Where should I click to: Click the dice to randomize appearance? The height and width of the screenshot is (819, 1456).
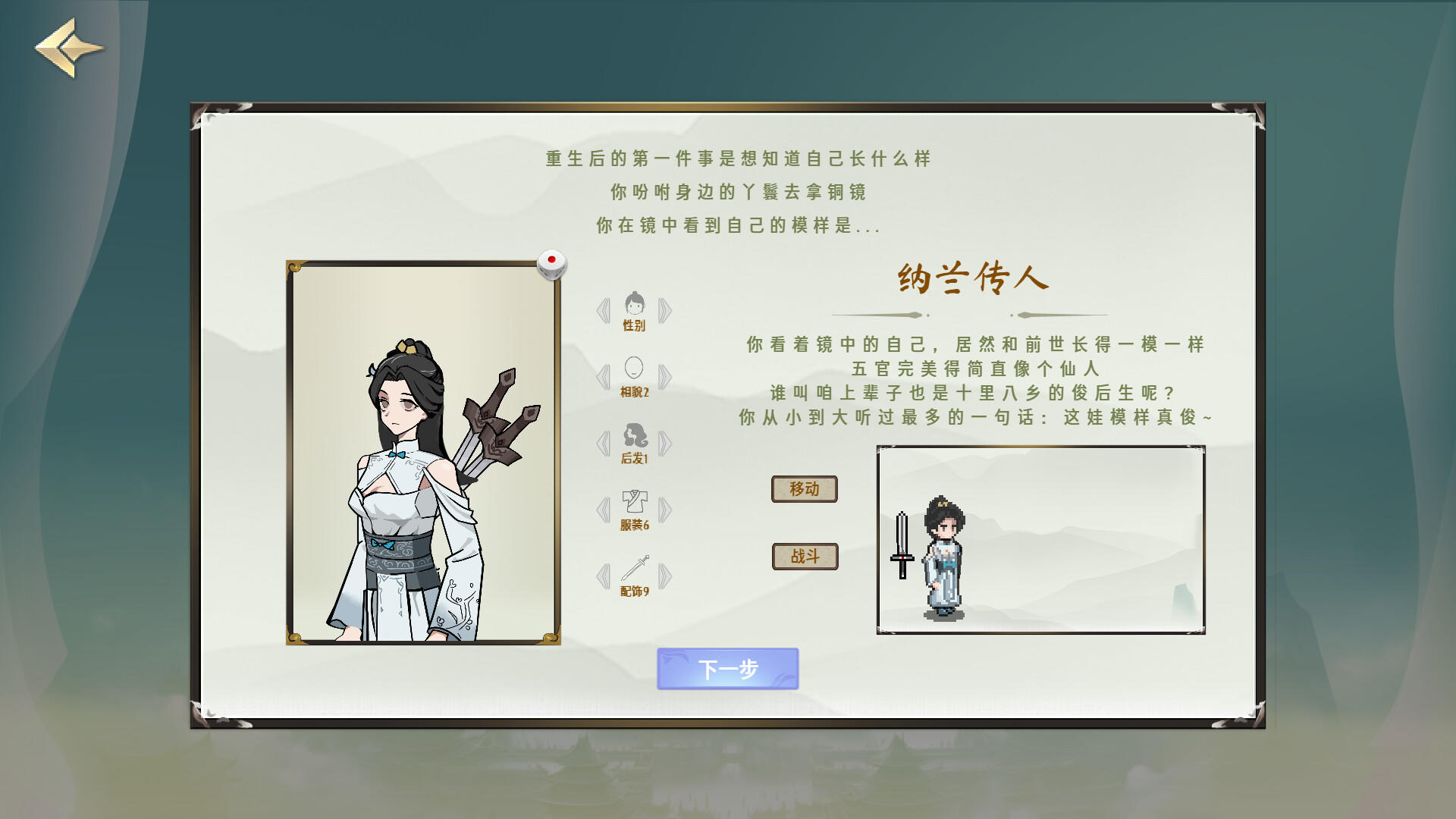(x=552, y=264)
